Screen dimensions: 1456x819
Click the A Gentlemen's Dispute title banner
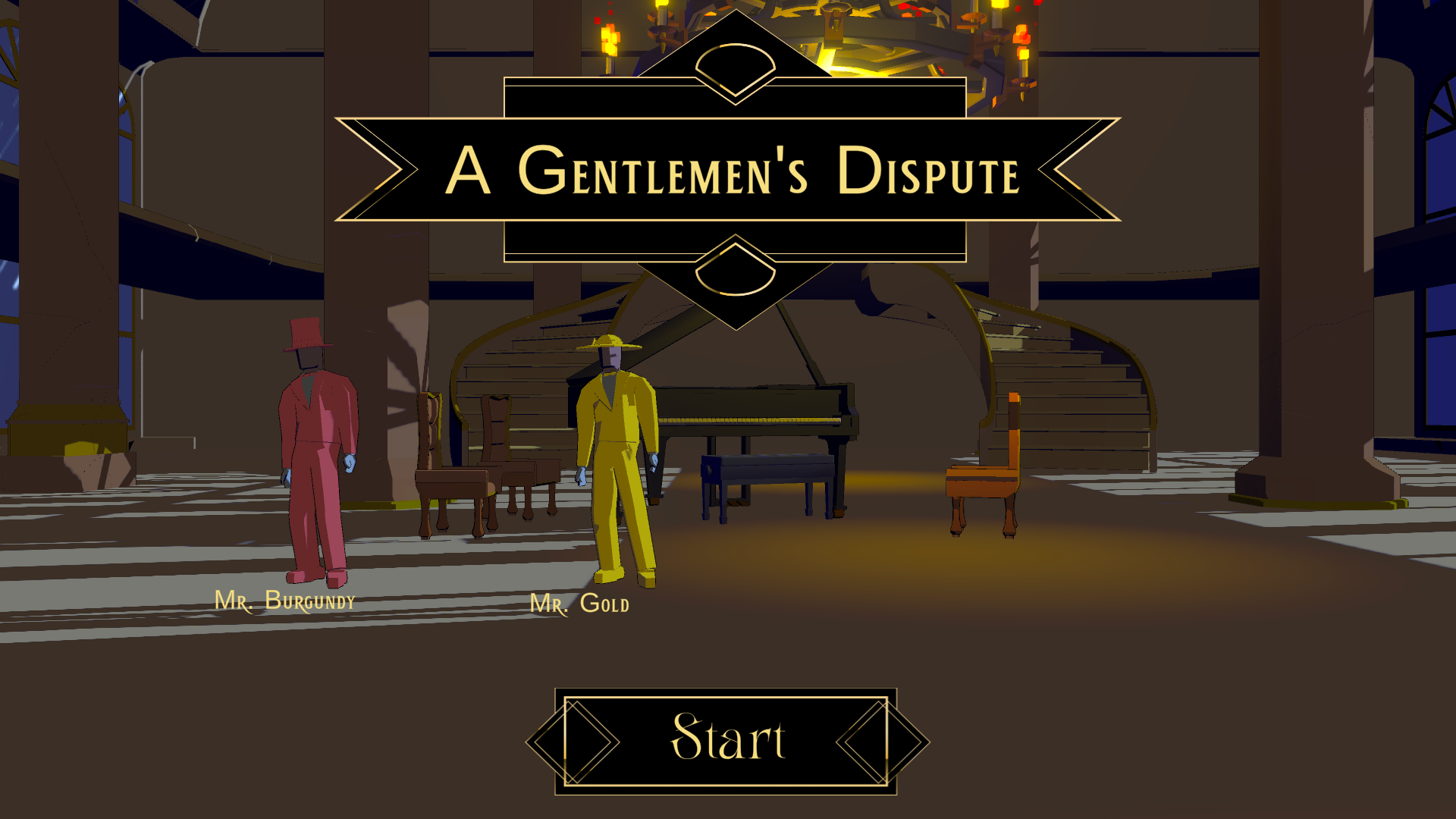coord(732,173)
